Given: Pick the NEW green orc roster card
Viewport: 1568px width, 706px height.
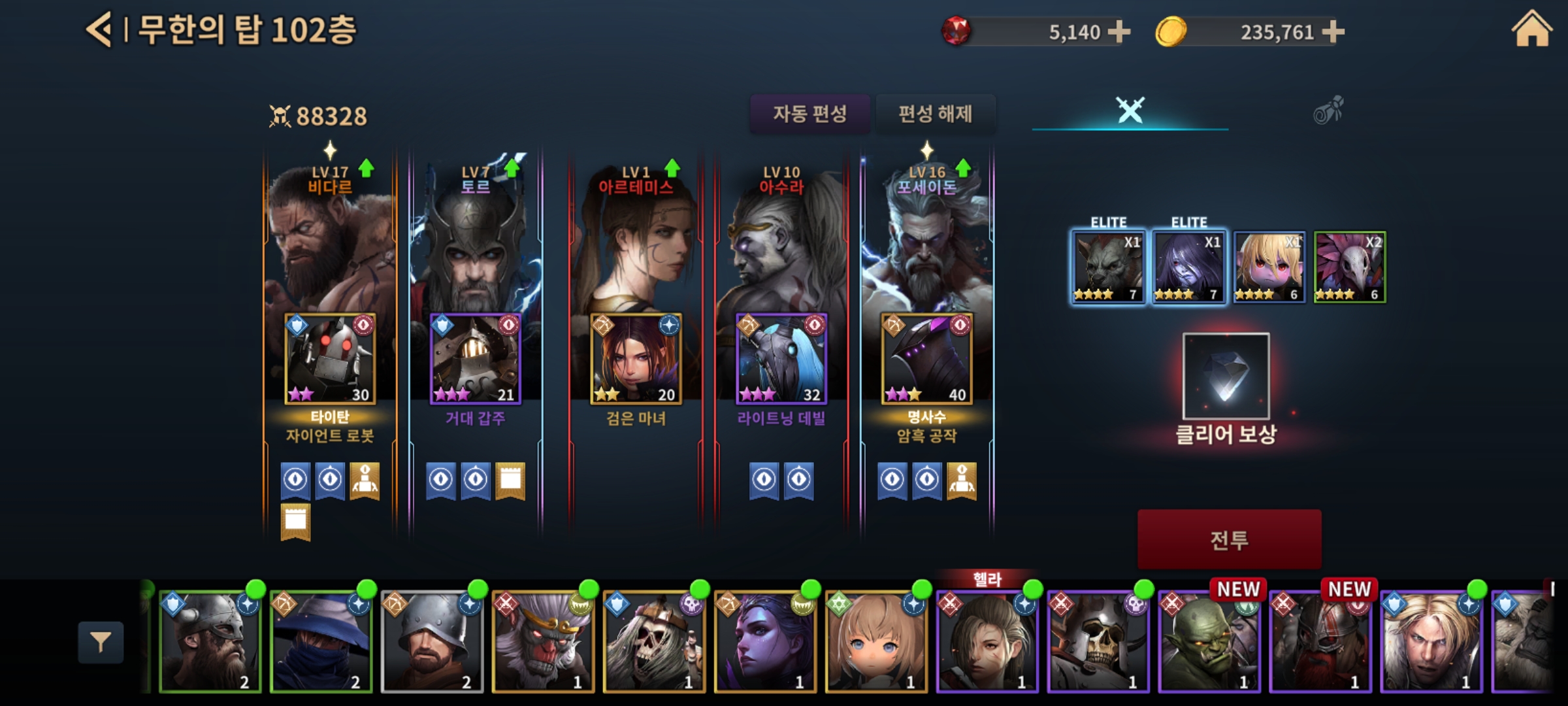Looking at the screenshot, I should point(1209,641).
